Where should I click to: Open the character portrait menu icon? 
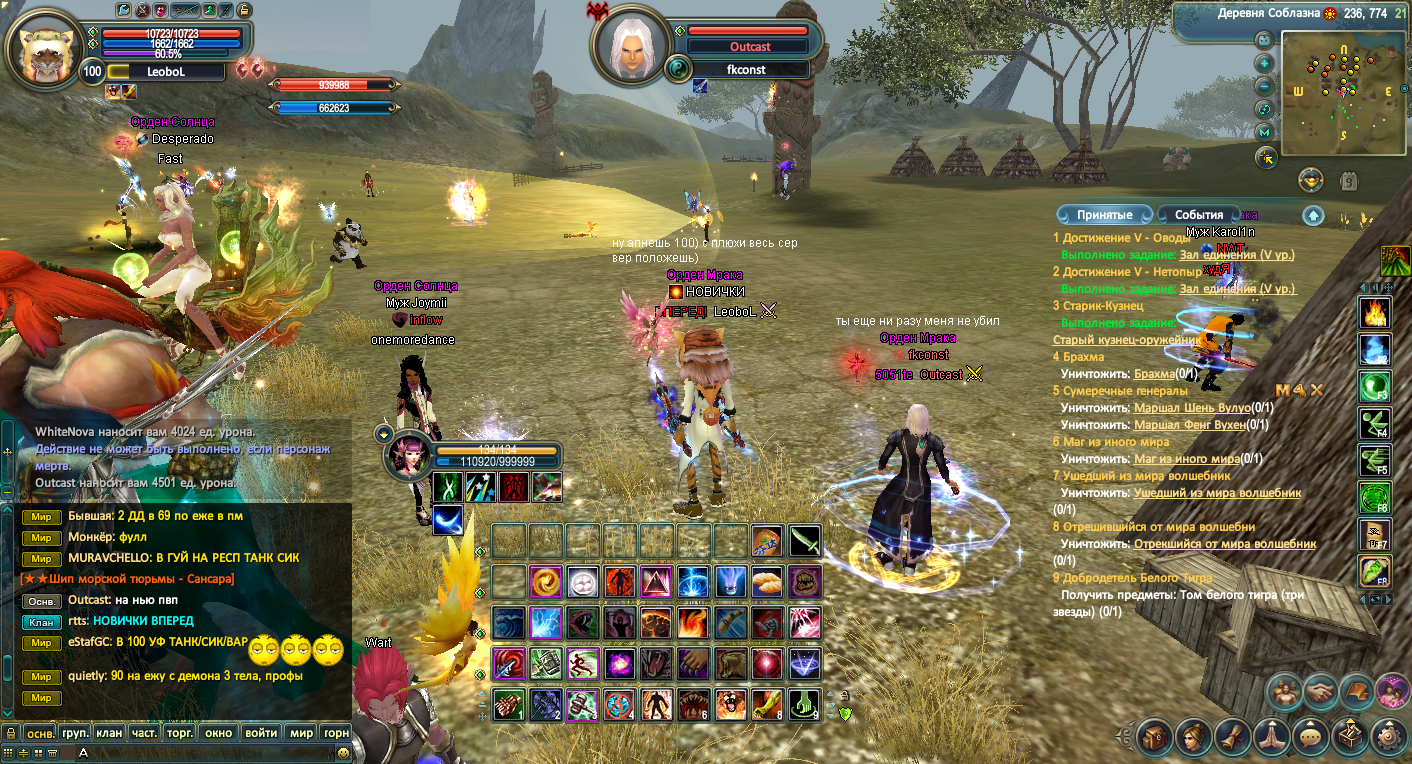1194,737
